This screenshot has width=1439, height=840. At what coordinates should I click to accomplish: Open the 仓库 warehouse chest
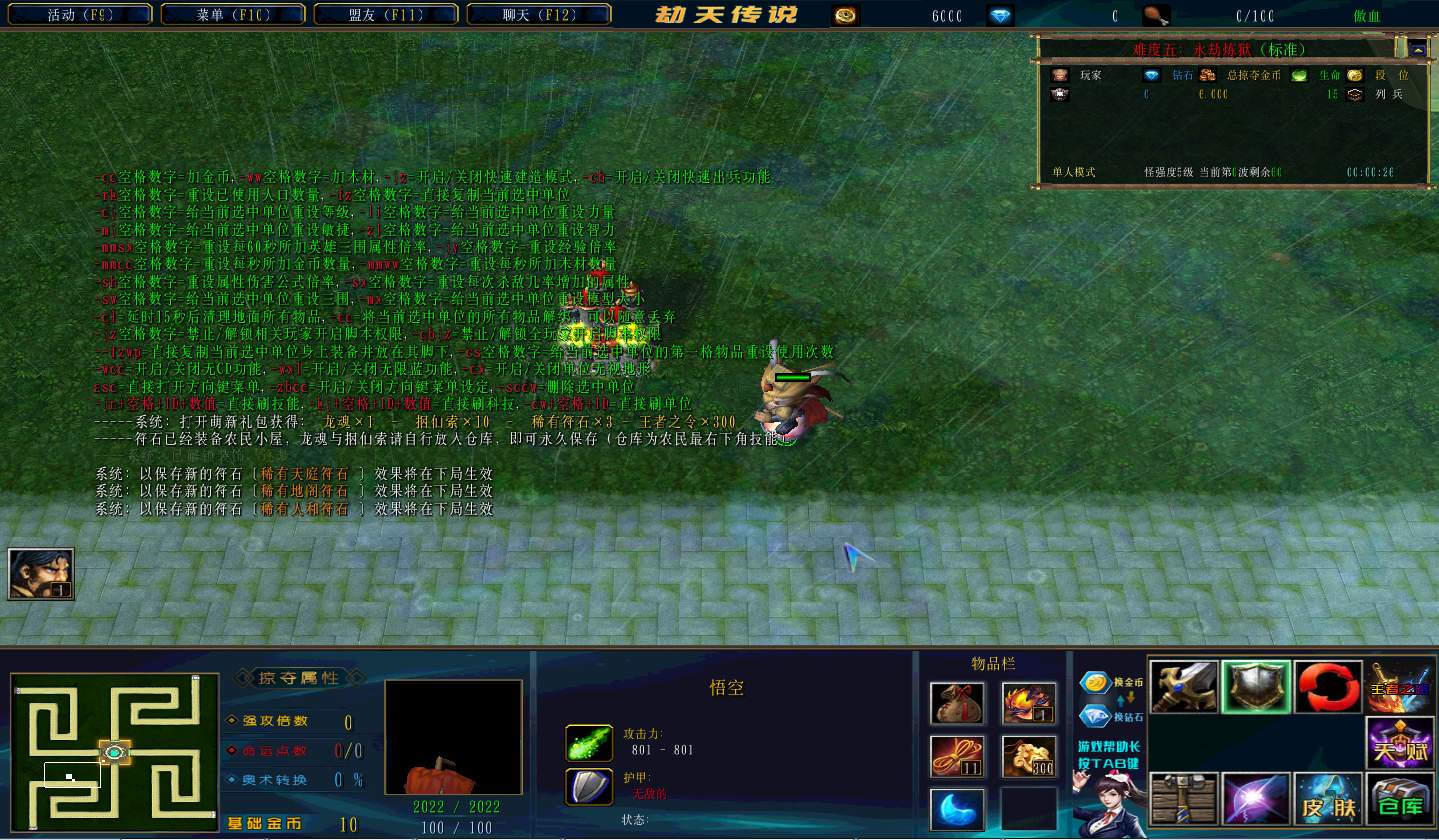point(1400,799)
